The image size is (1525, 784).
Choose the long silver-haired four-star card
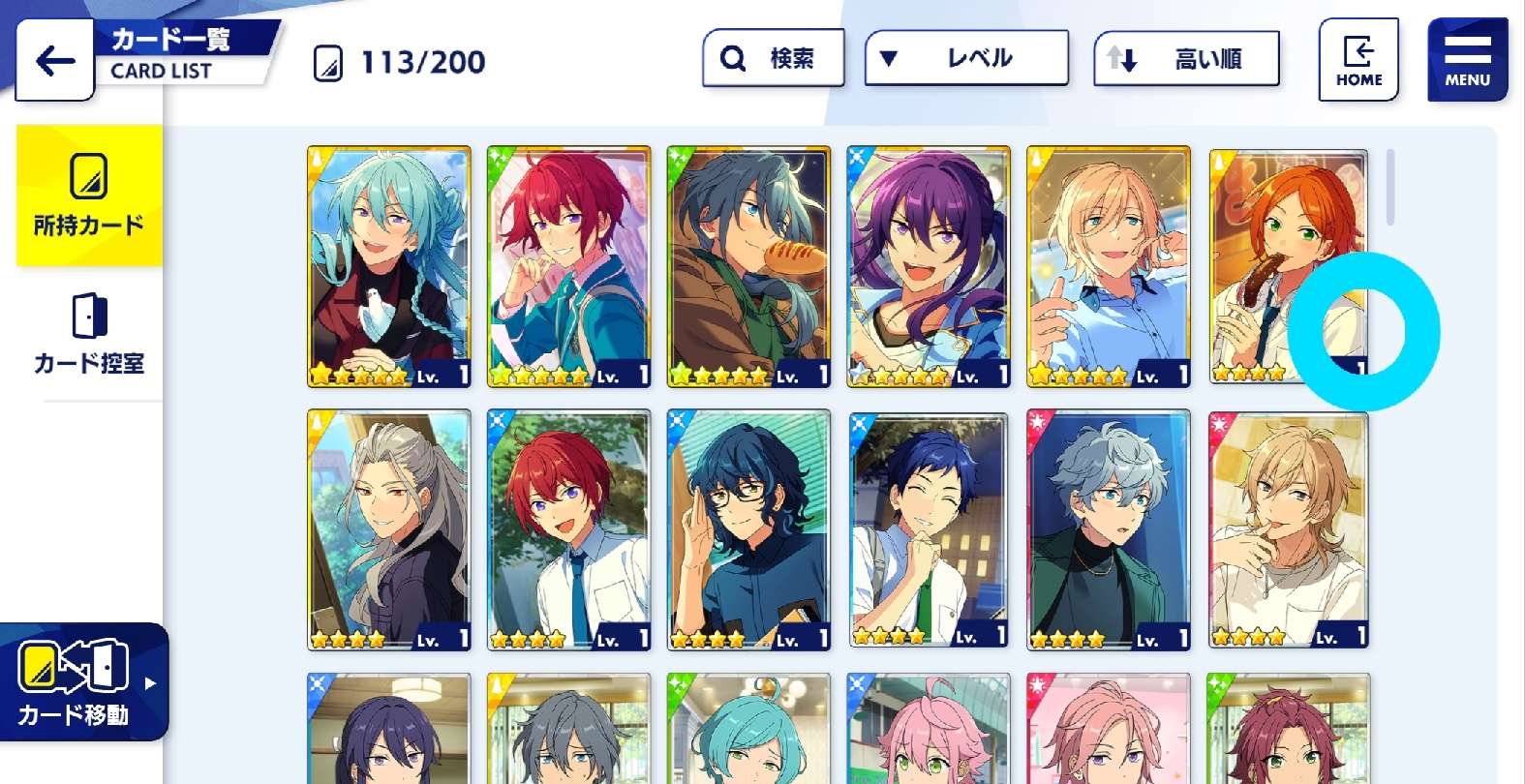tap(389, 529)
